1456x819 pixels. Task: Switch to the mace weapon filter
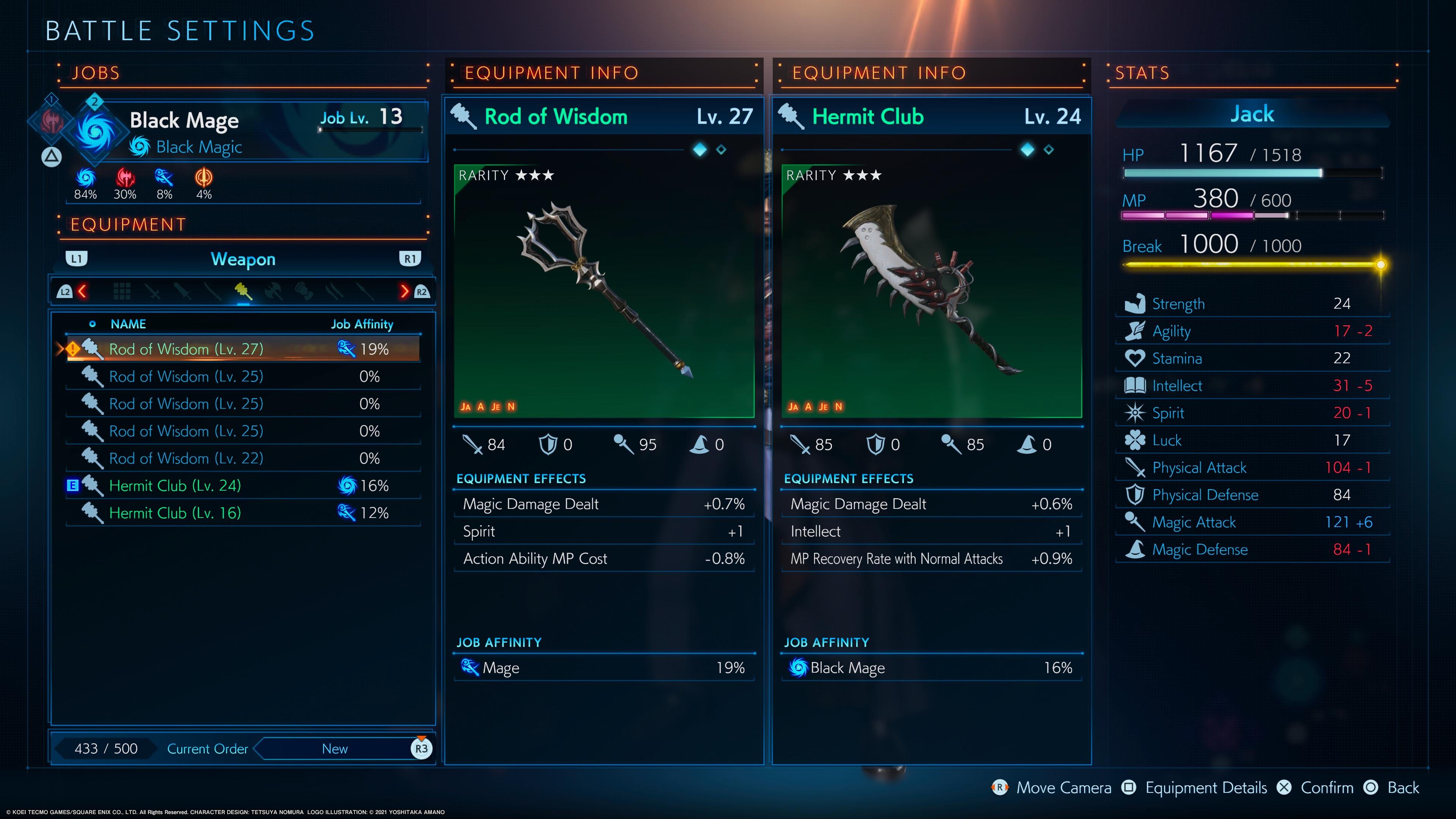[243, 291]
